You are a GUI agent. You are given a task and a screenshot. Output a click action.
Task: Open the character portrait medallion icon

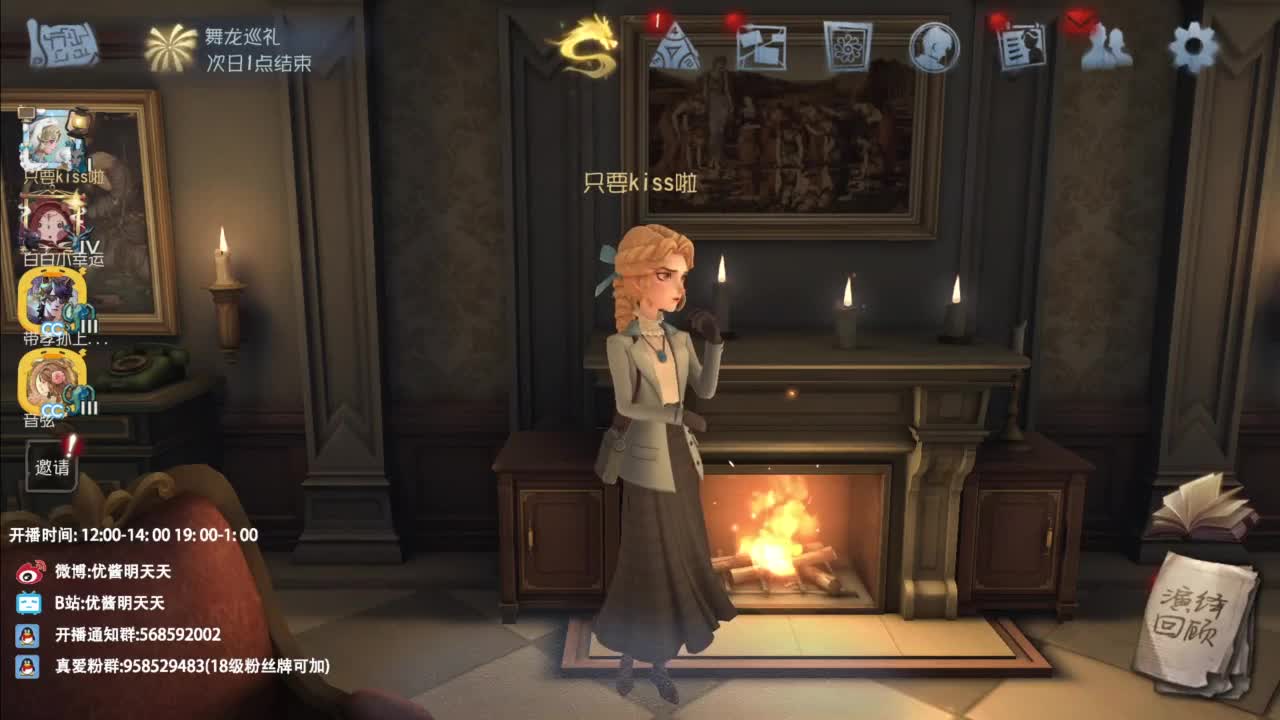coord(933,48)
